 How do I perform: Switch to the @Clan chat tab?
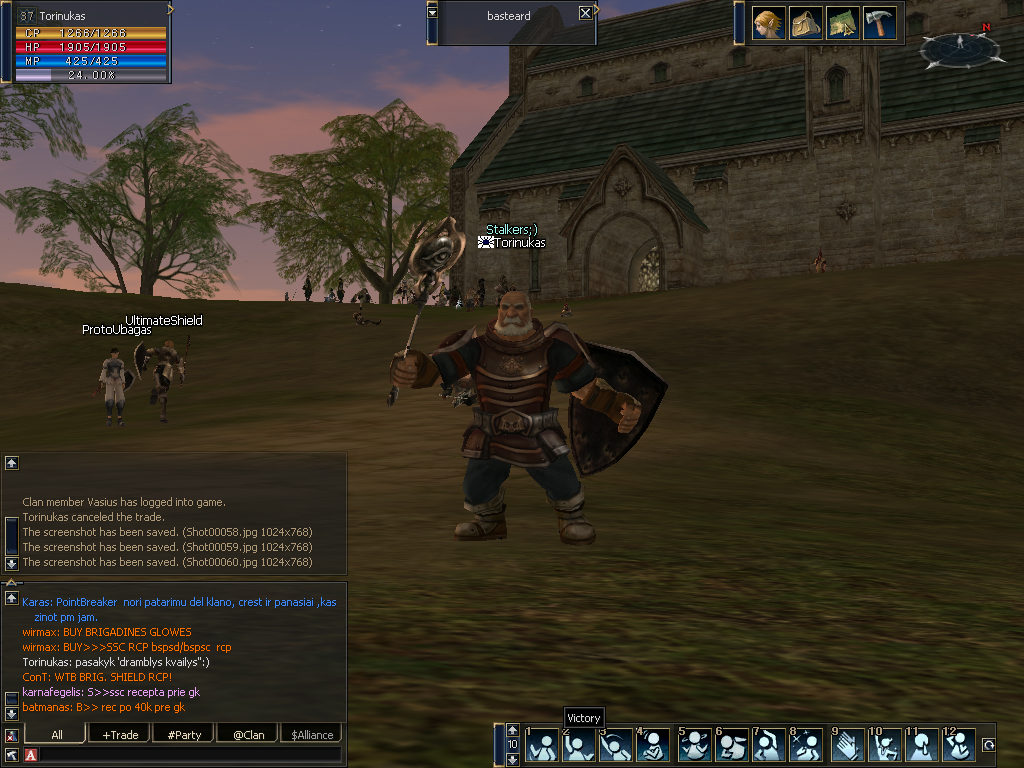(248, 735)
